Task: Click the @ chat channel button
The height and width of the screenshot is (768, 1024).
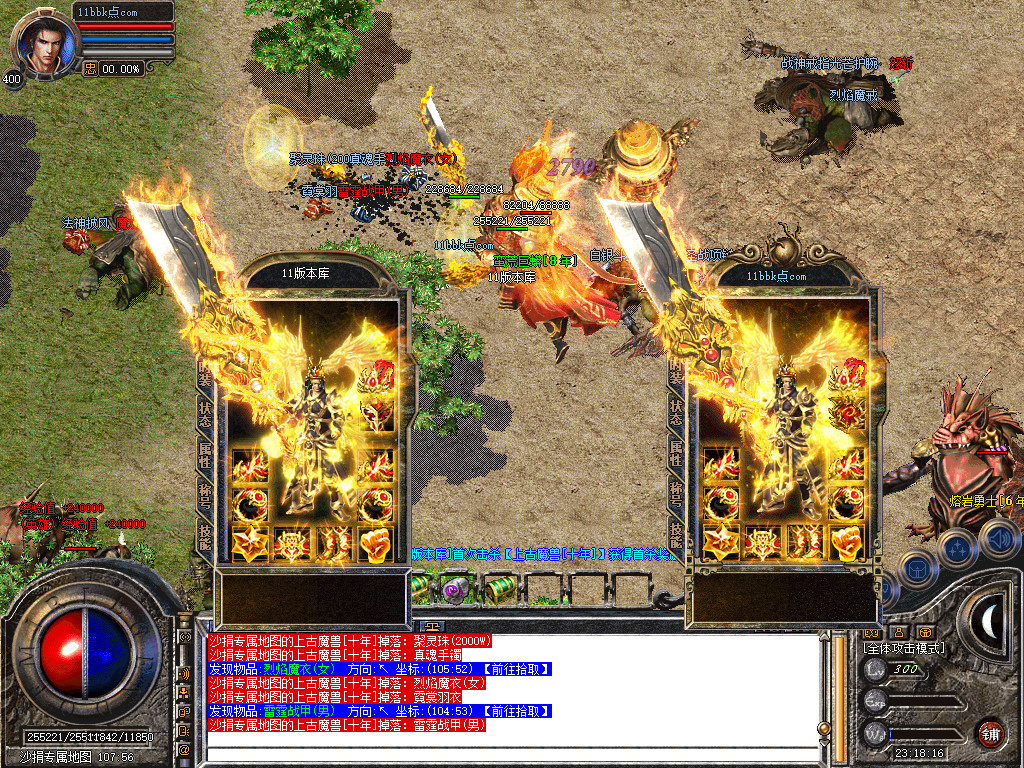Action: (184, 747)
